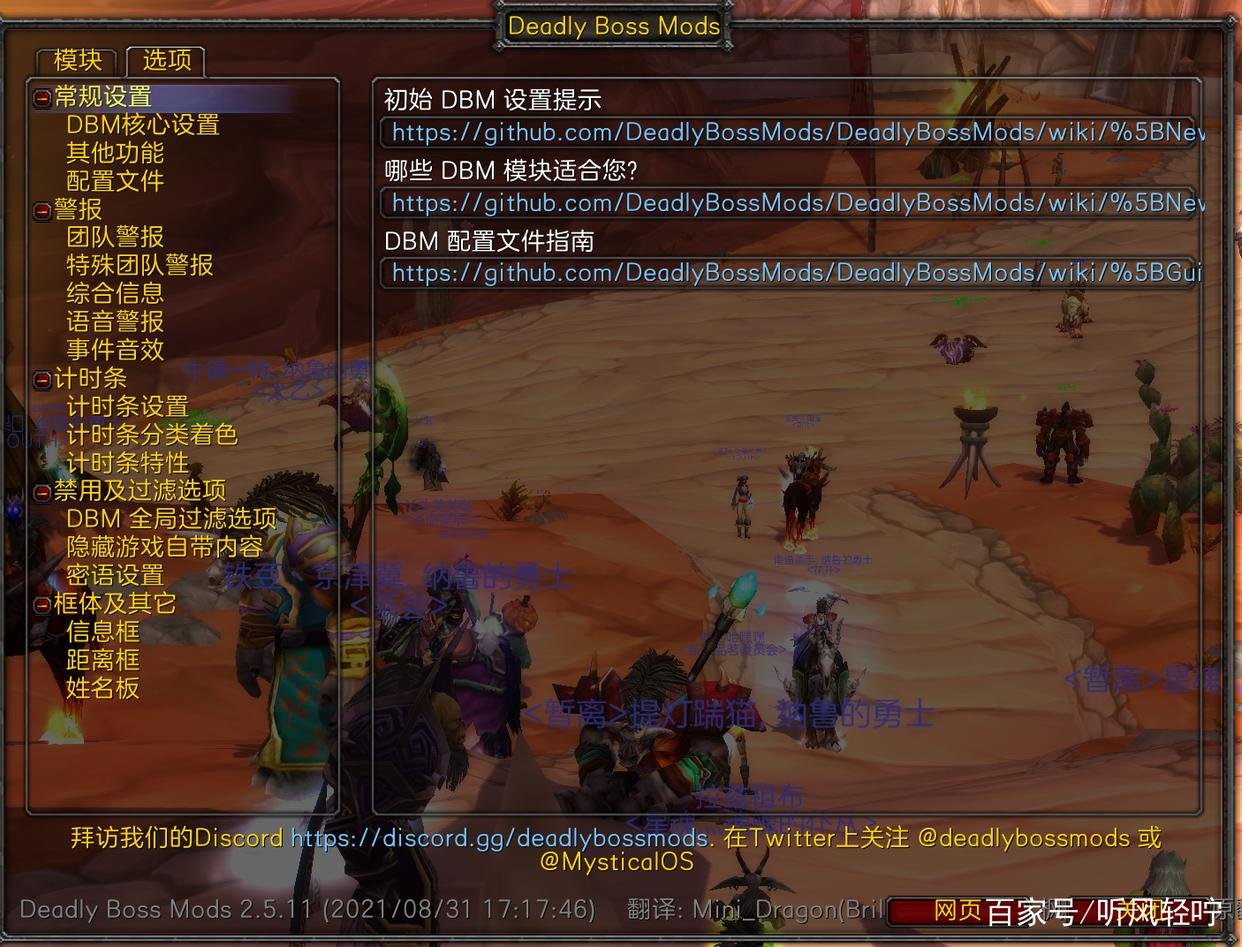This screenshot has height=947, width=1242.
Task: Choose 团队警报 settings
Action: click(115, 237)
